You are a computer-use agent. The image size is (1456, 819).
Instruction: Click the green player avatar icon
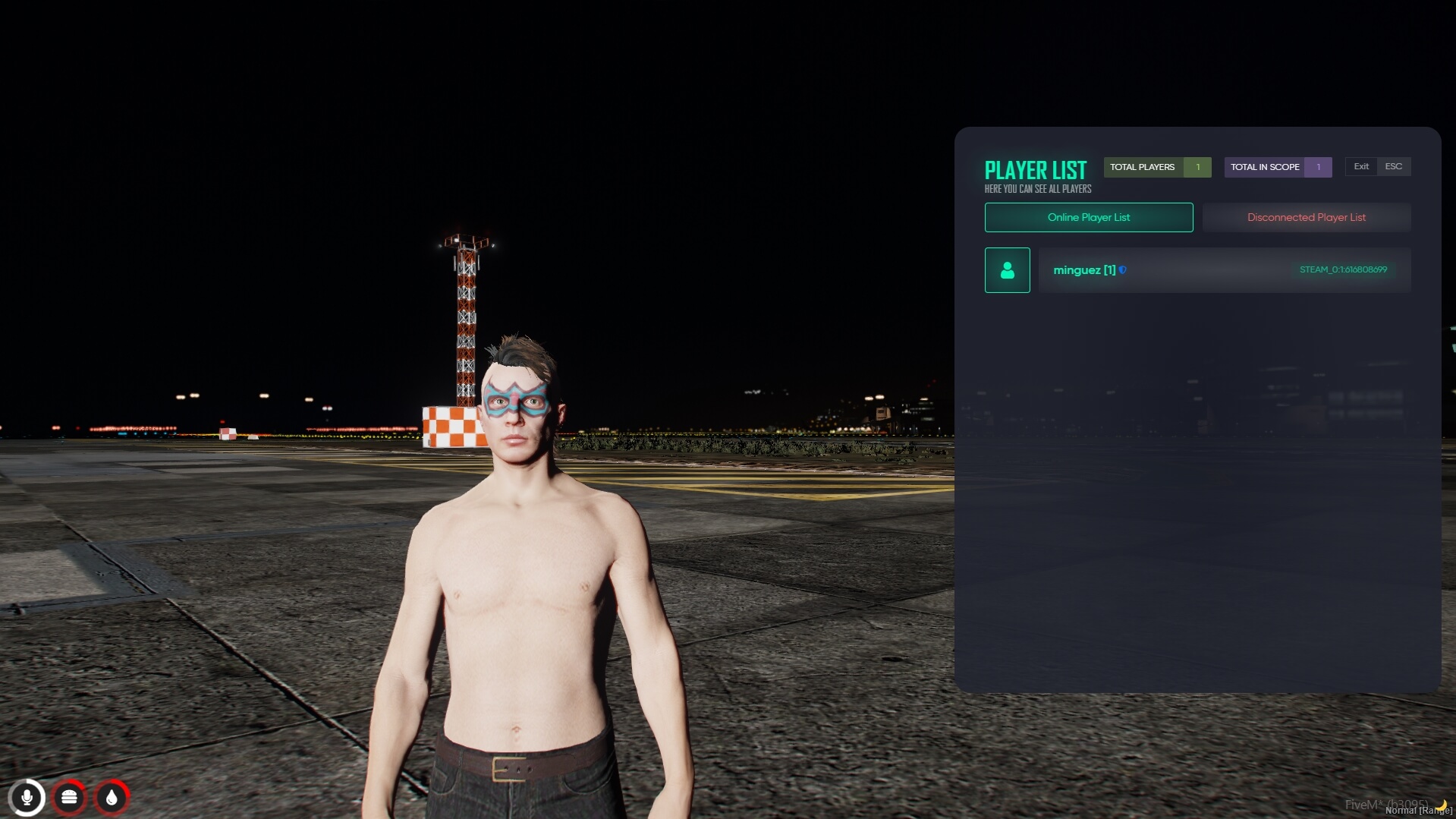click(x=1007, y=270)
